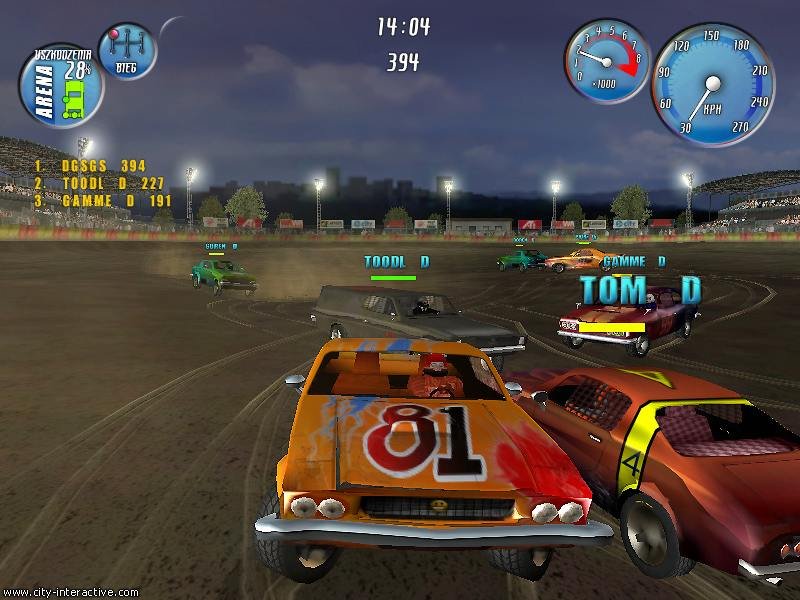This screenshot has width=800, height=600.
Task: Choose DGSGS row in the leaderboard
Action: point(91,166)
